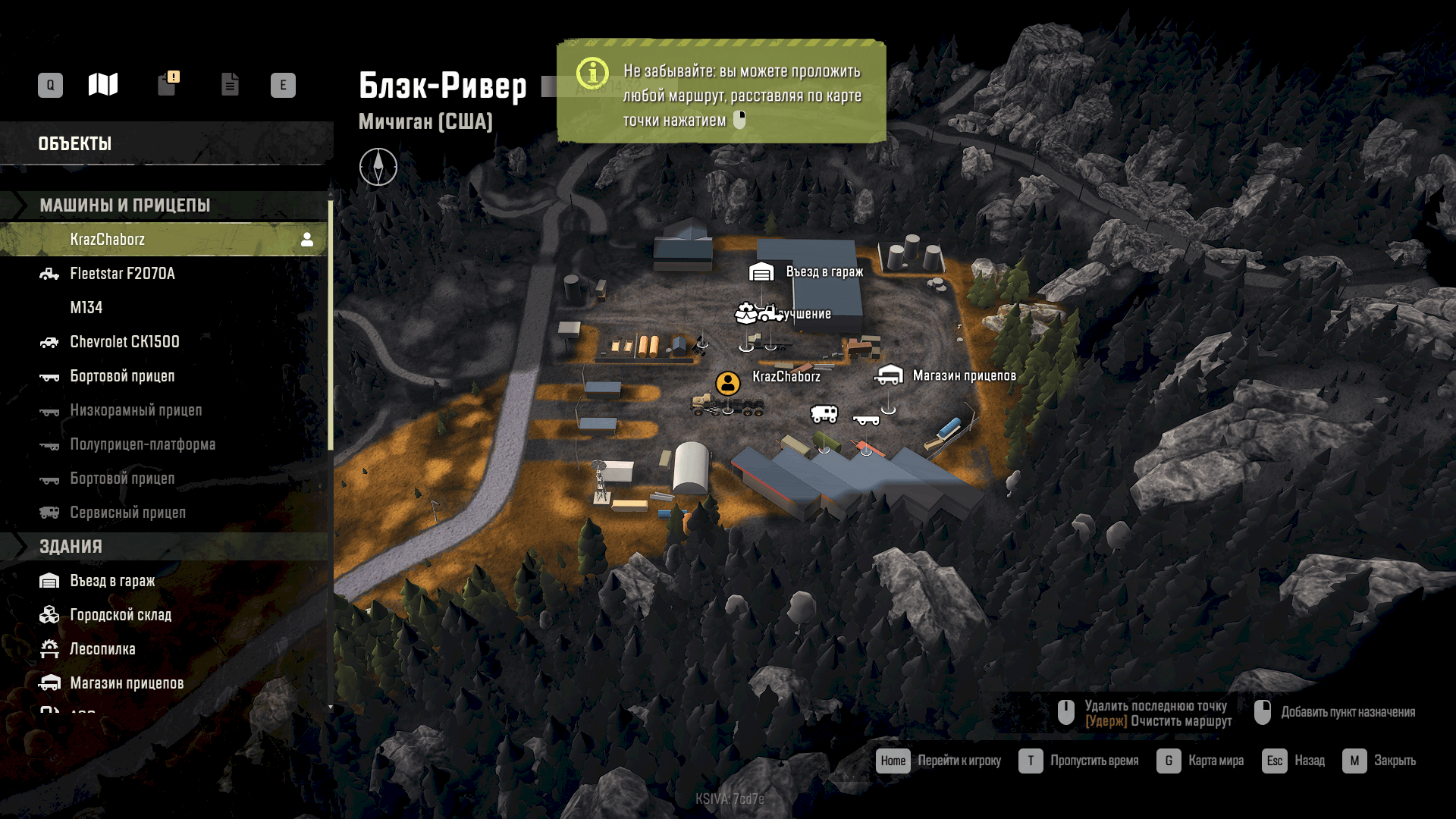Click the compass icon on the map
This screenshot has height=819, width=1456.
click(378, 167)
